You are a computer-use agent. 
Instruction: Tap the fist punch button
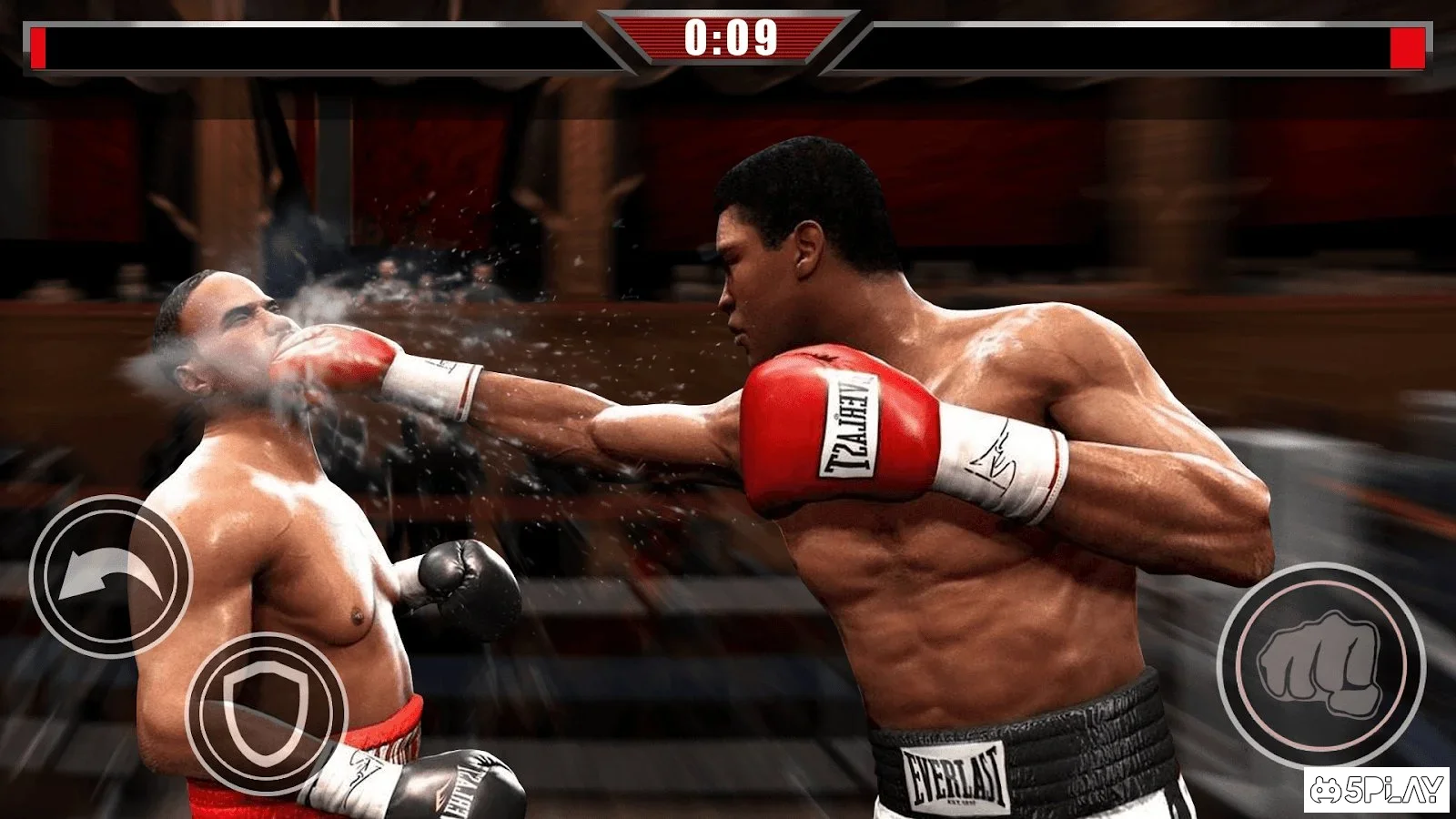pyautogui.click(x=1320, y=665)
